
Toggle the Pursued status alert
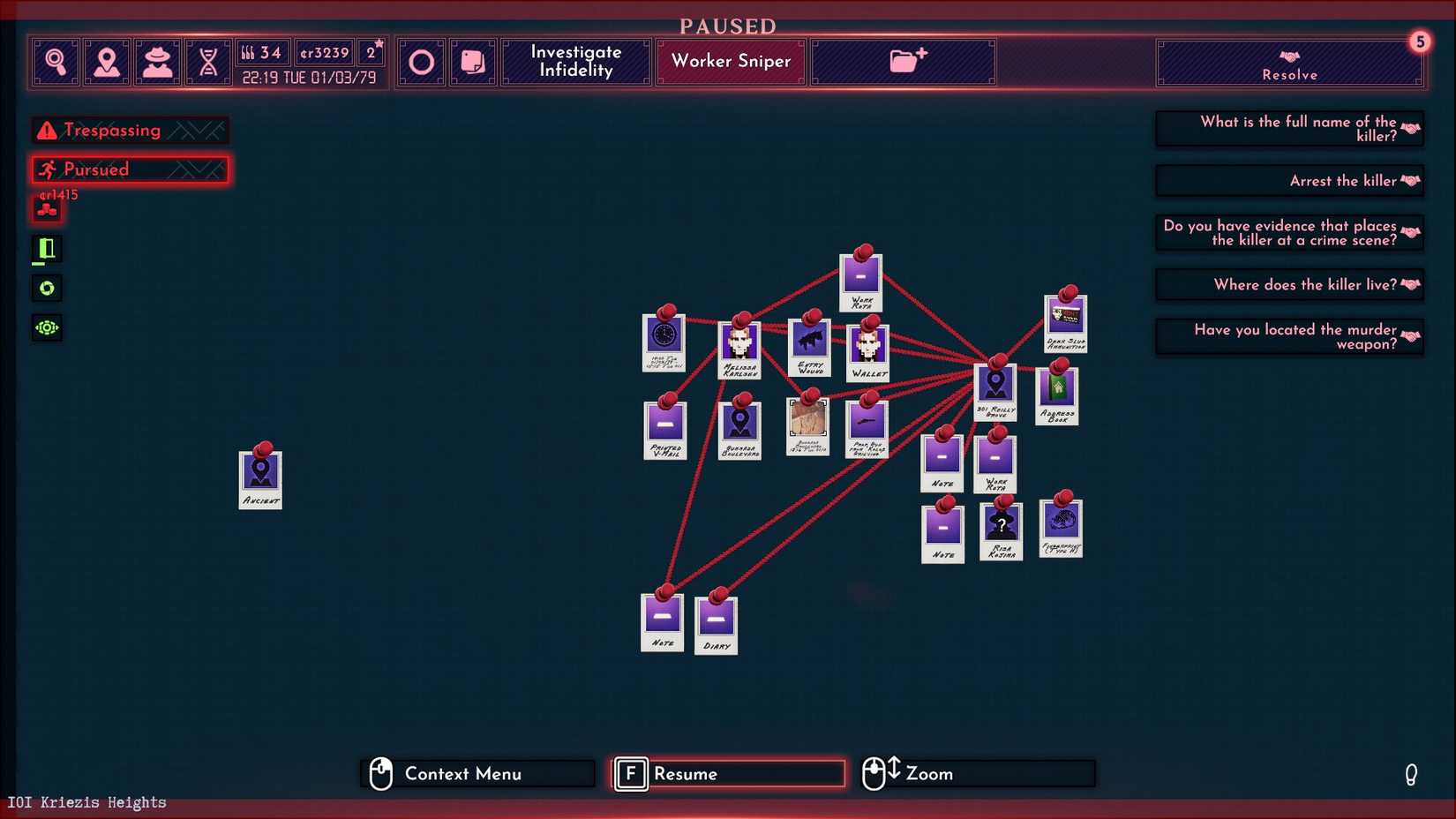click(129, 169)
